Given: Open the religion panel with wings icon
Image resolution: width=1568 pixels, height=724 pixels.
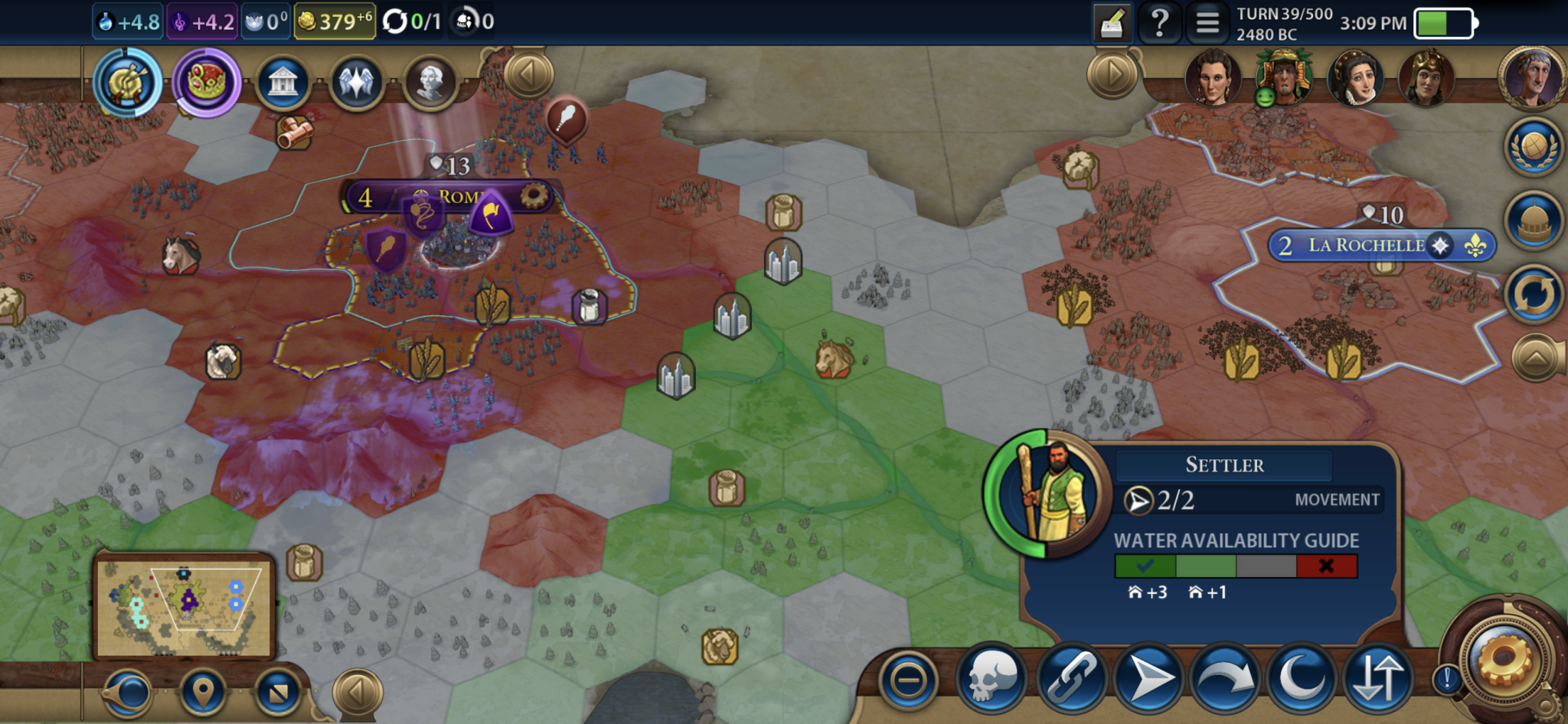Looking at the screenshot, I should (356, 83).
